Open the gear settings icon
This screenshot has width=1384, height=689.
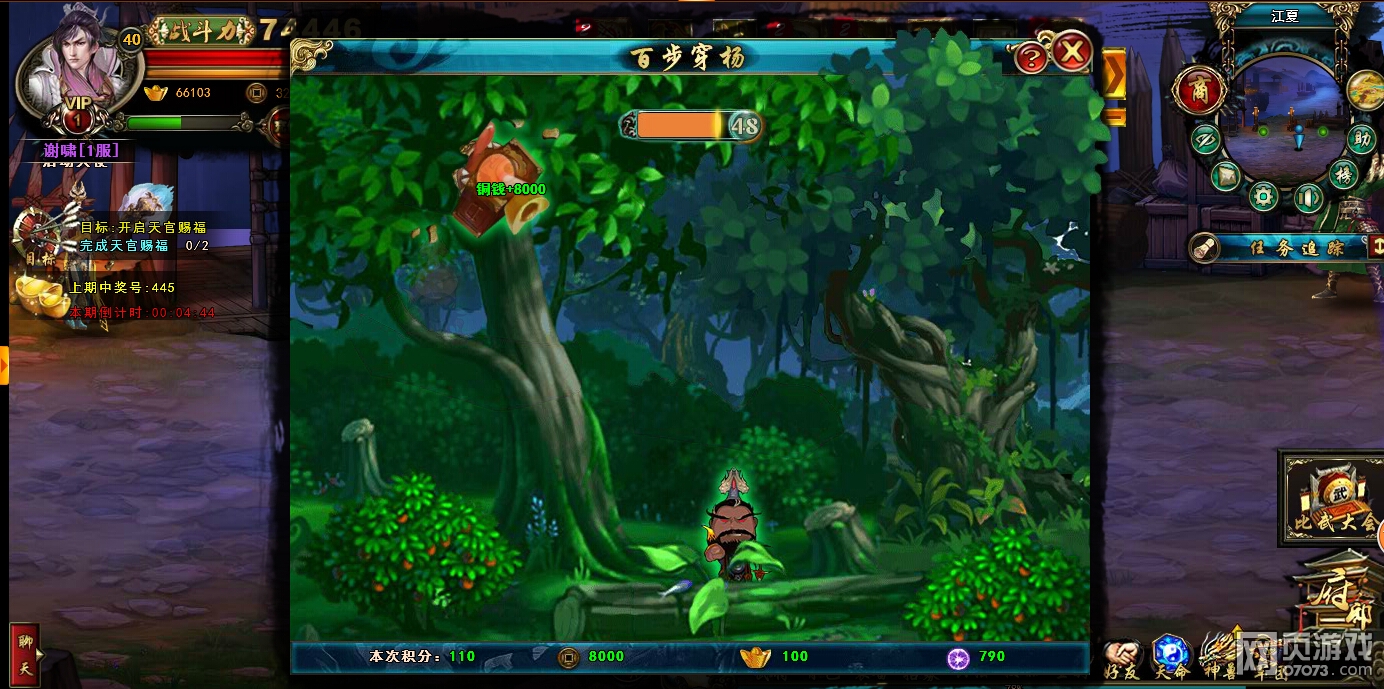tap(1264, 196)
